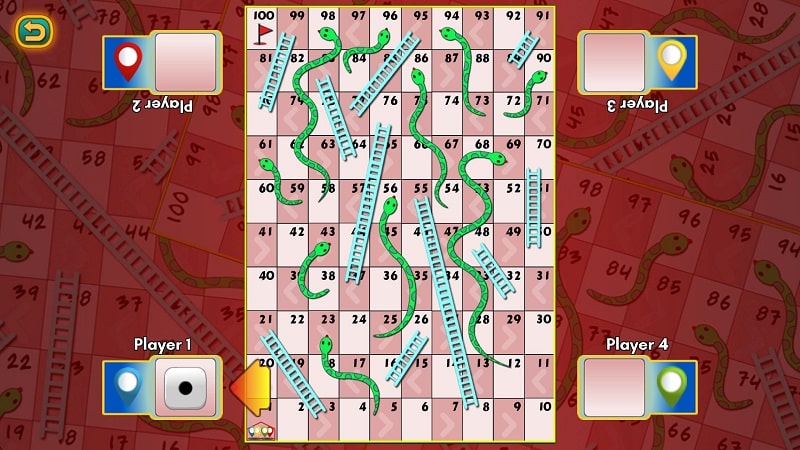Screen dimensions: 800x450
Task: Click Player 3's empty dice box
Action: [614, 62]
